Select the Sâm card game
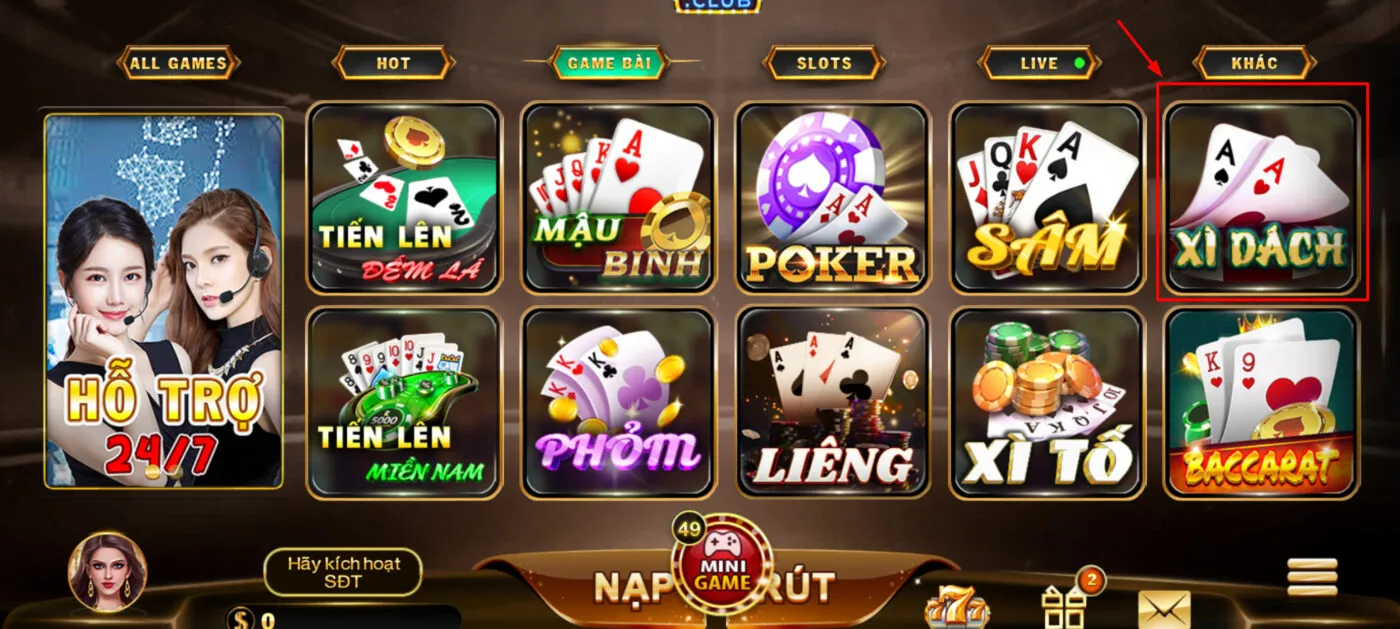 [1046, 197]
